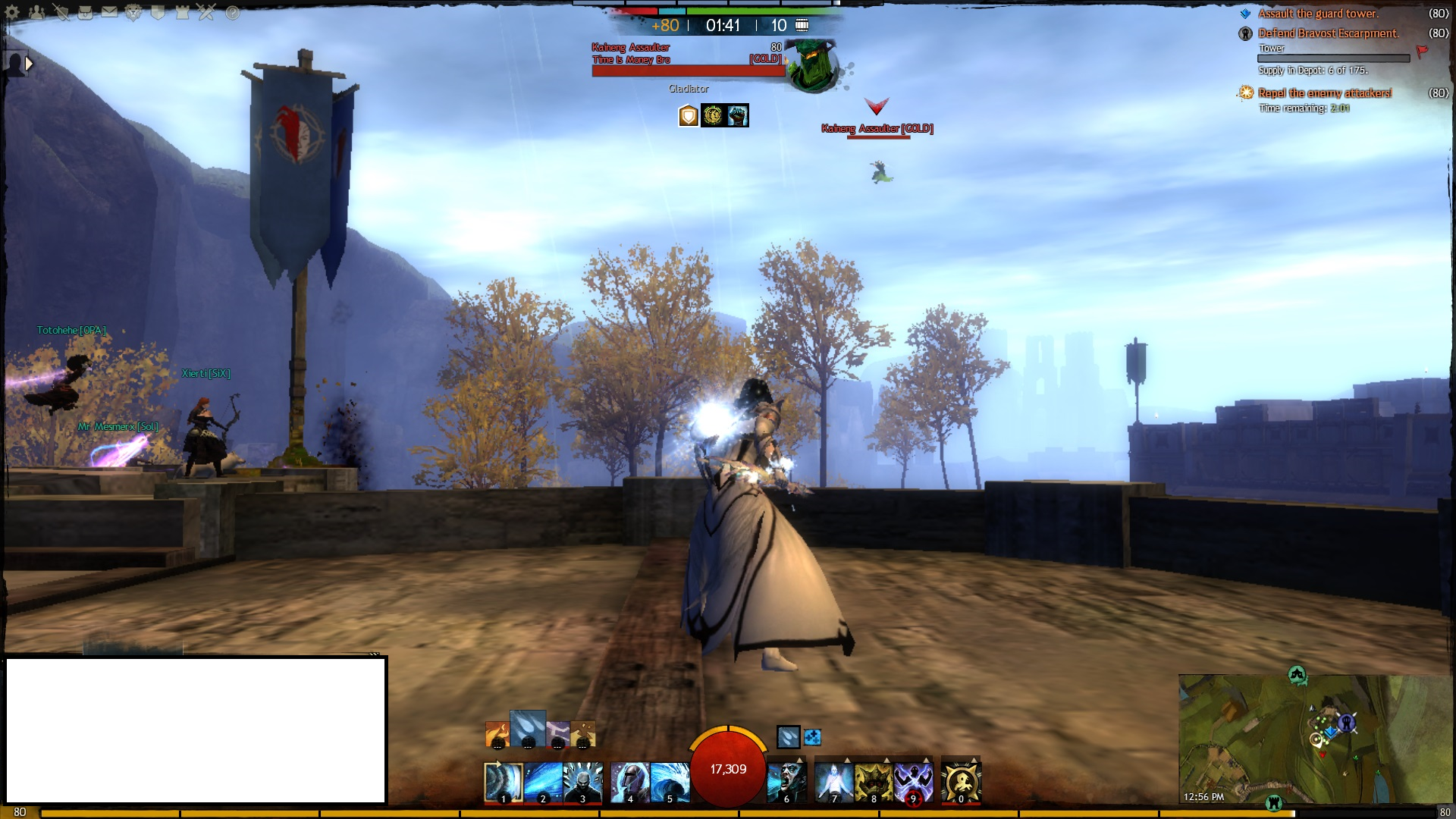This screenshot has height=819, width=1456.
Task: Open the help question mark icon
Action: (232, 13)
